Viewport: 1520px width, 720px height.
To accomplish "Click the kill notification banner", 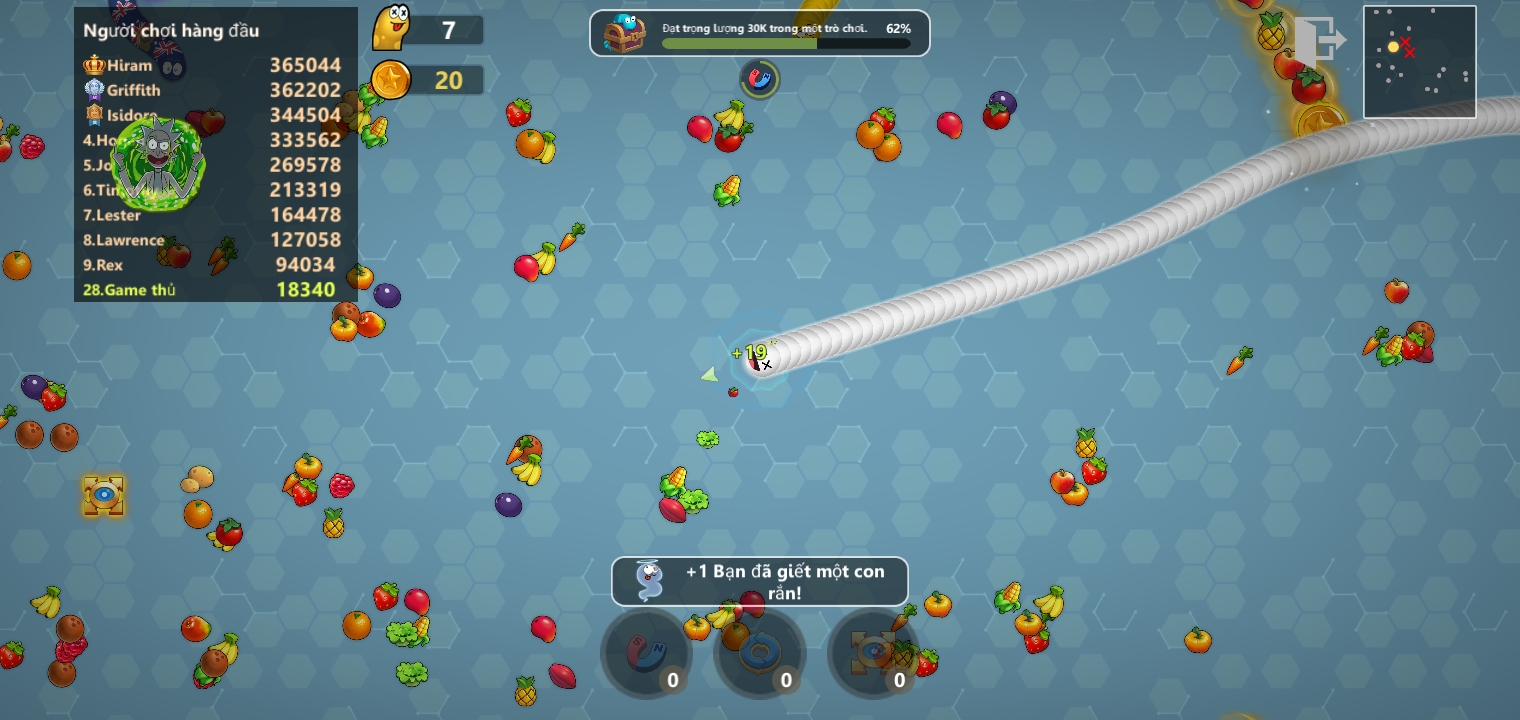I will click(760, 581).
